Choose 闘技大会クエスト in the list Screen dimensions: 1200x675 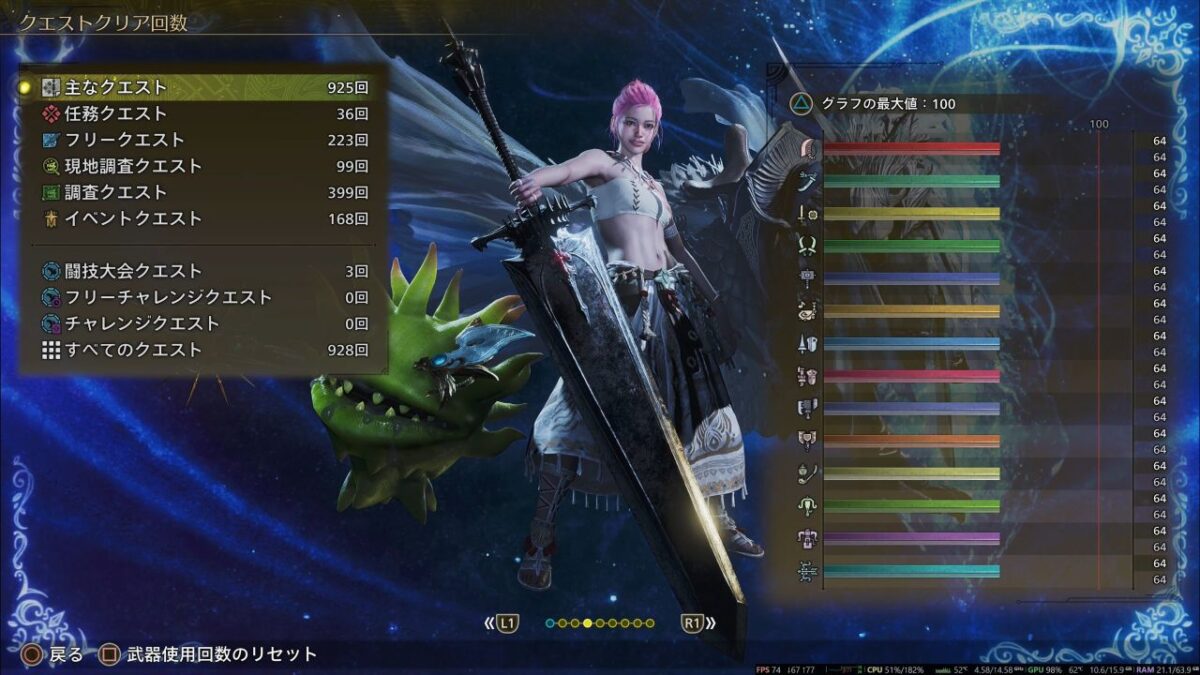(200, 271)
